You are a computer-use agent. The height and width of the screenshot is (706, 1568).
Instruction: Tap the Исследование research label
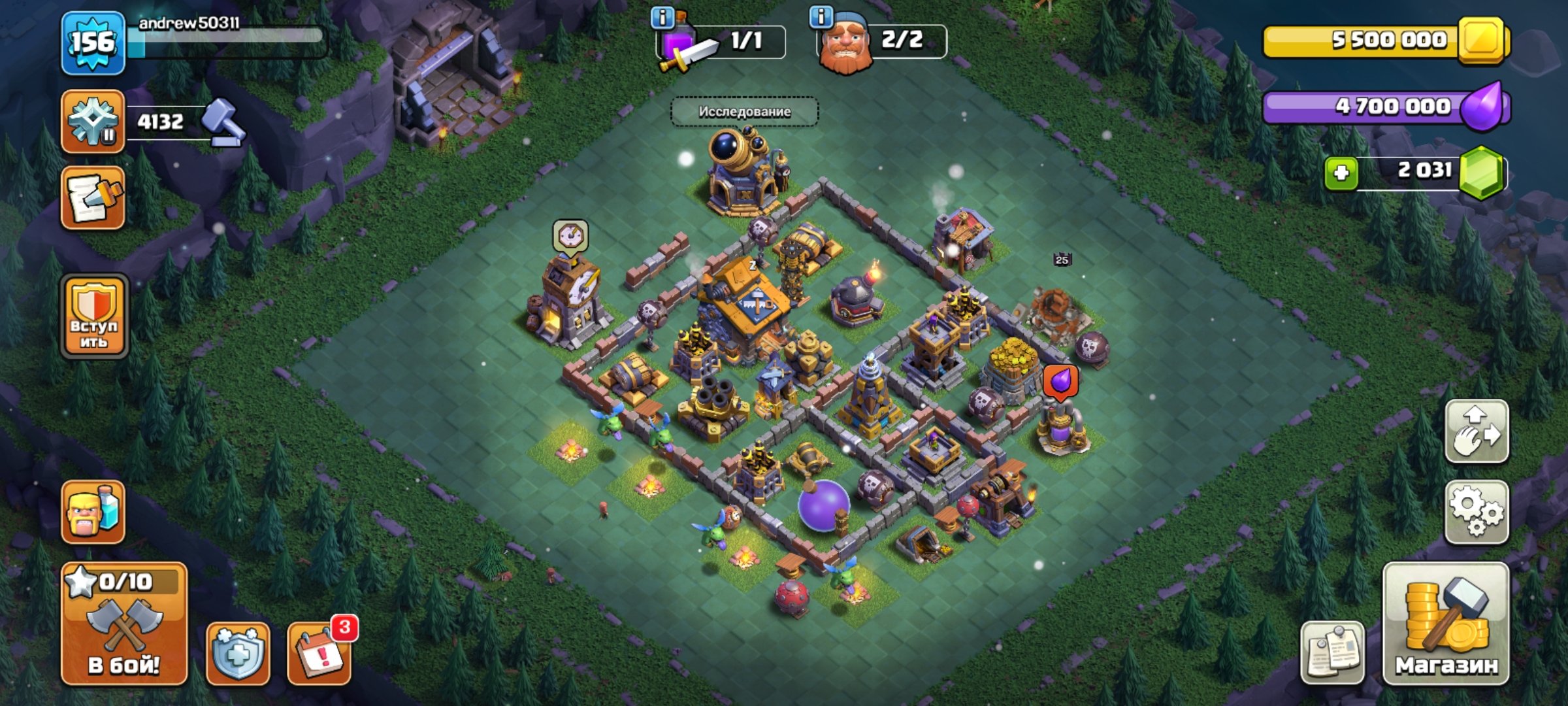(x=744, y=112)
